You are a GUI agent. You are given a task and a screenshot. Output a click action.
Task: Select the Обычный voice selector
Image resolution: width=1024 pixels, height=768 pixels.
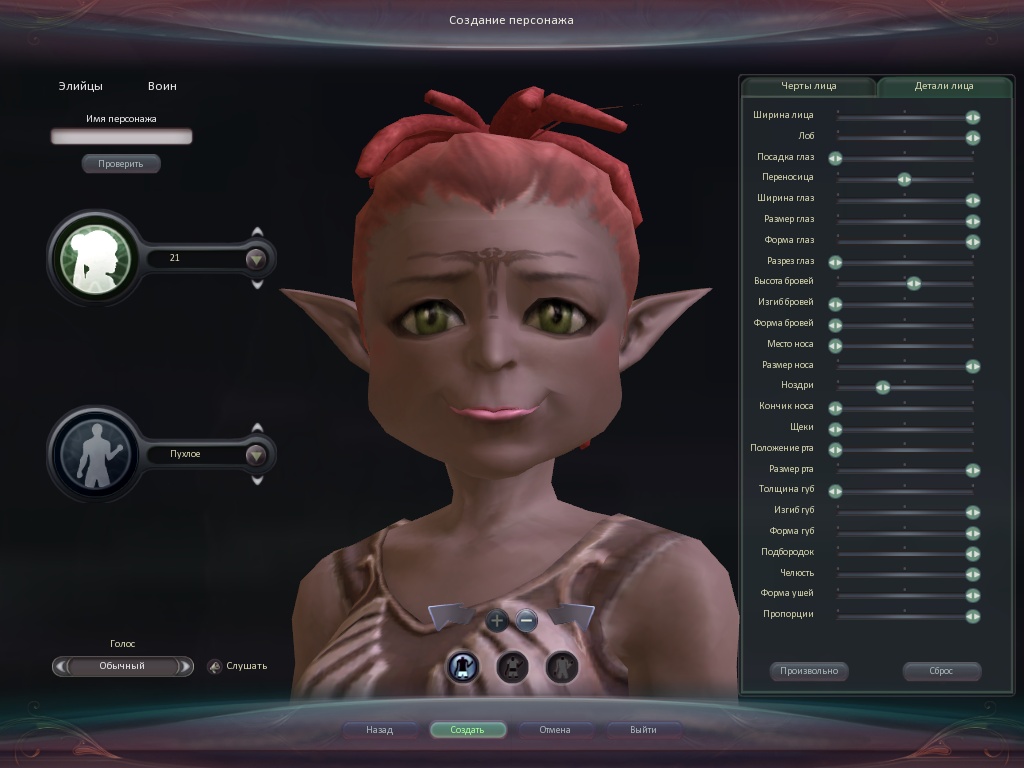click(122, 666)
